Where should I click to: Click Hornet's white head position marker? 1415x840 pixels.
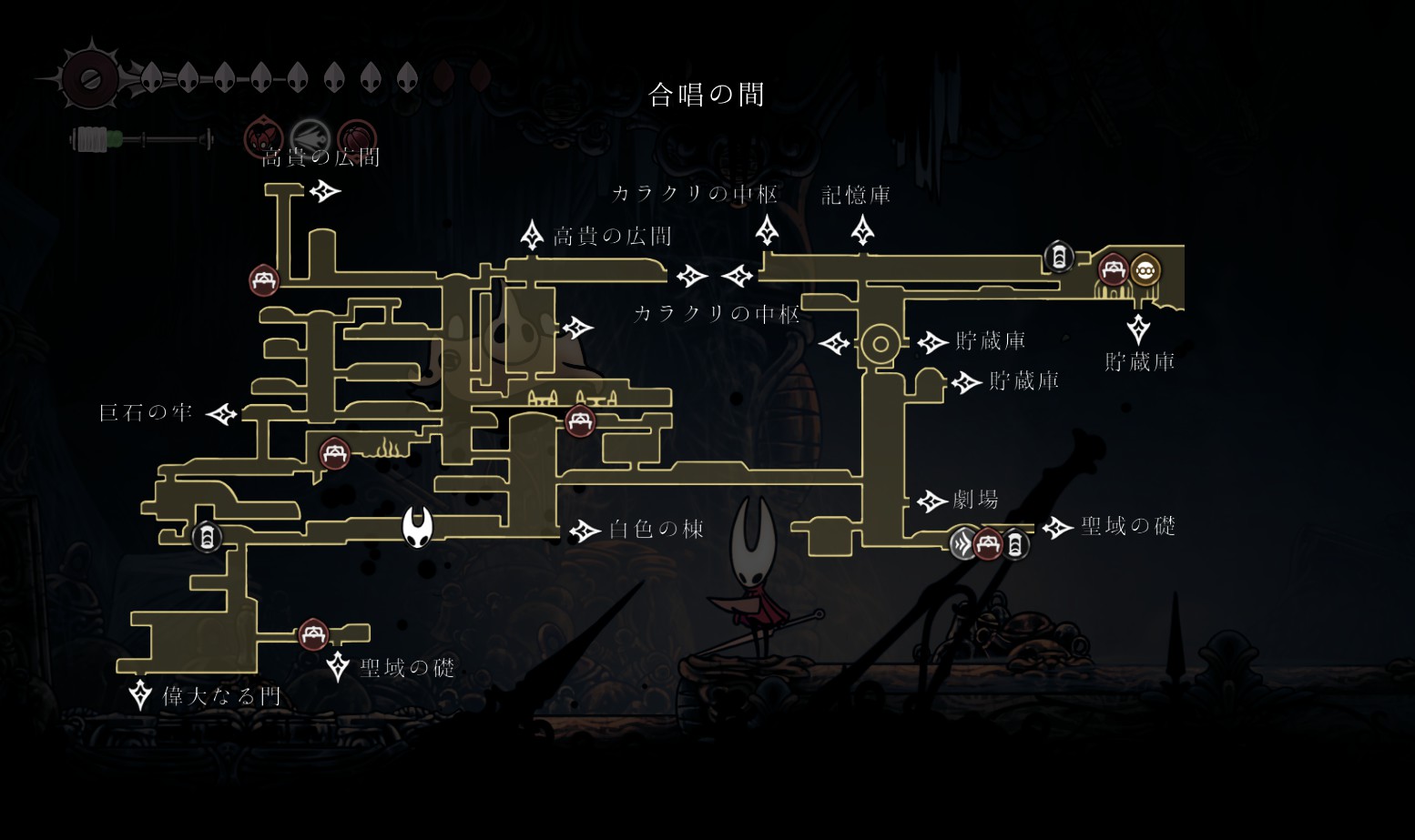tap(418, 527)
